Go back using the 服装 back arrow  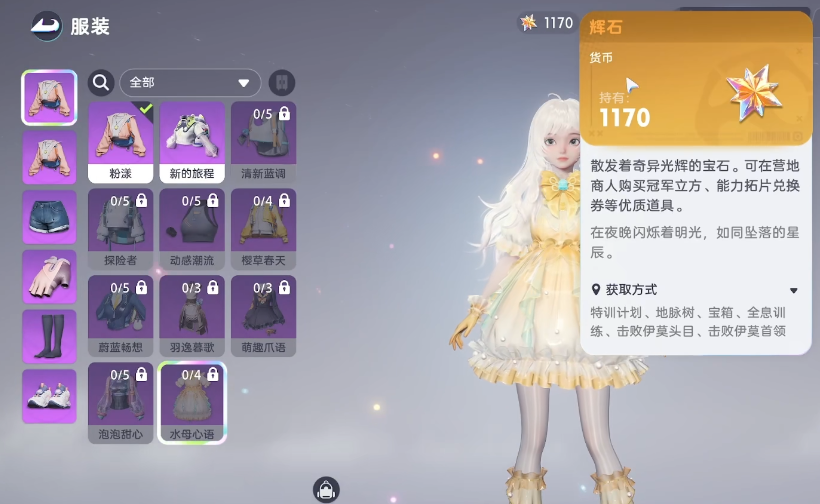click(x=45, y=25)
